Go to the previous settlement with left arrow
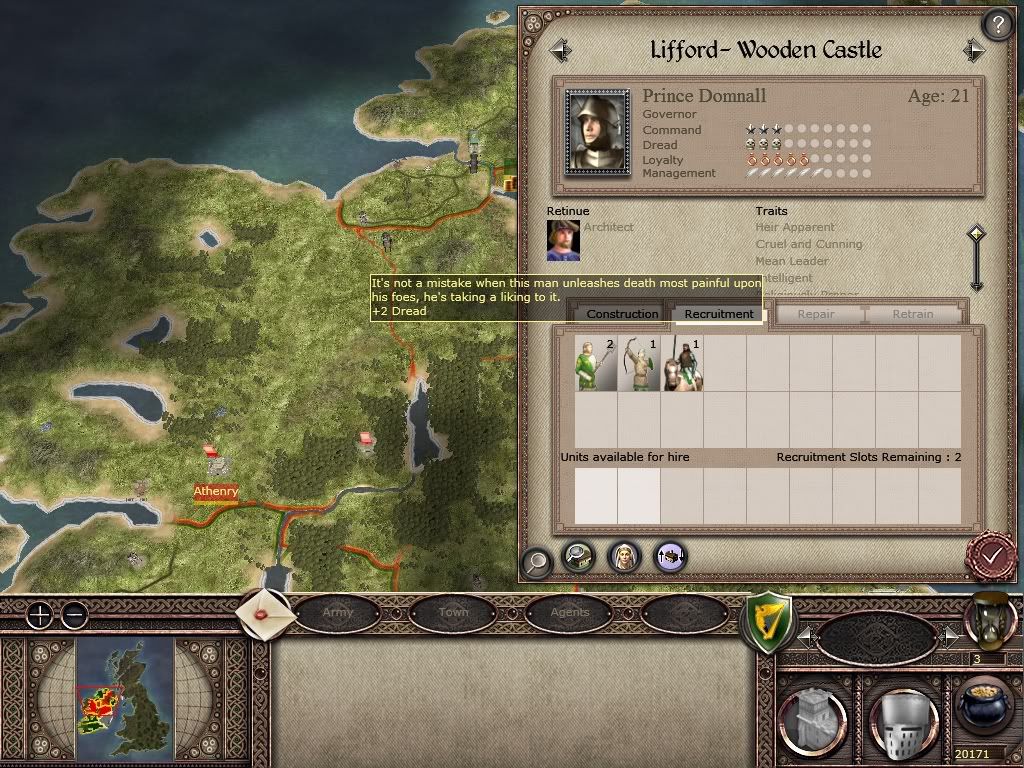 pyautogui.click(x=560, y=50)
